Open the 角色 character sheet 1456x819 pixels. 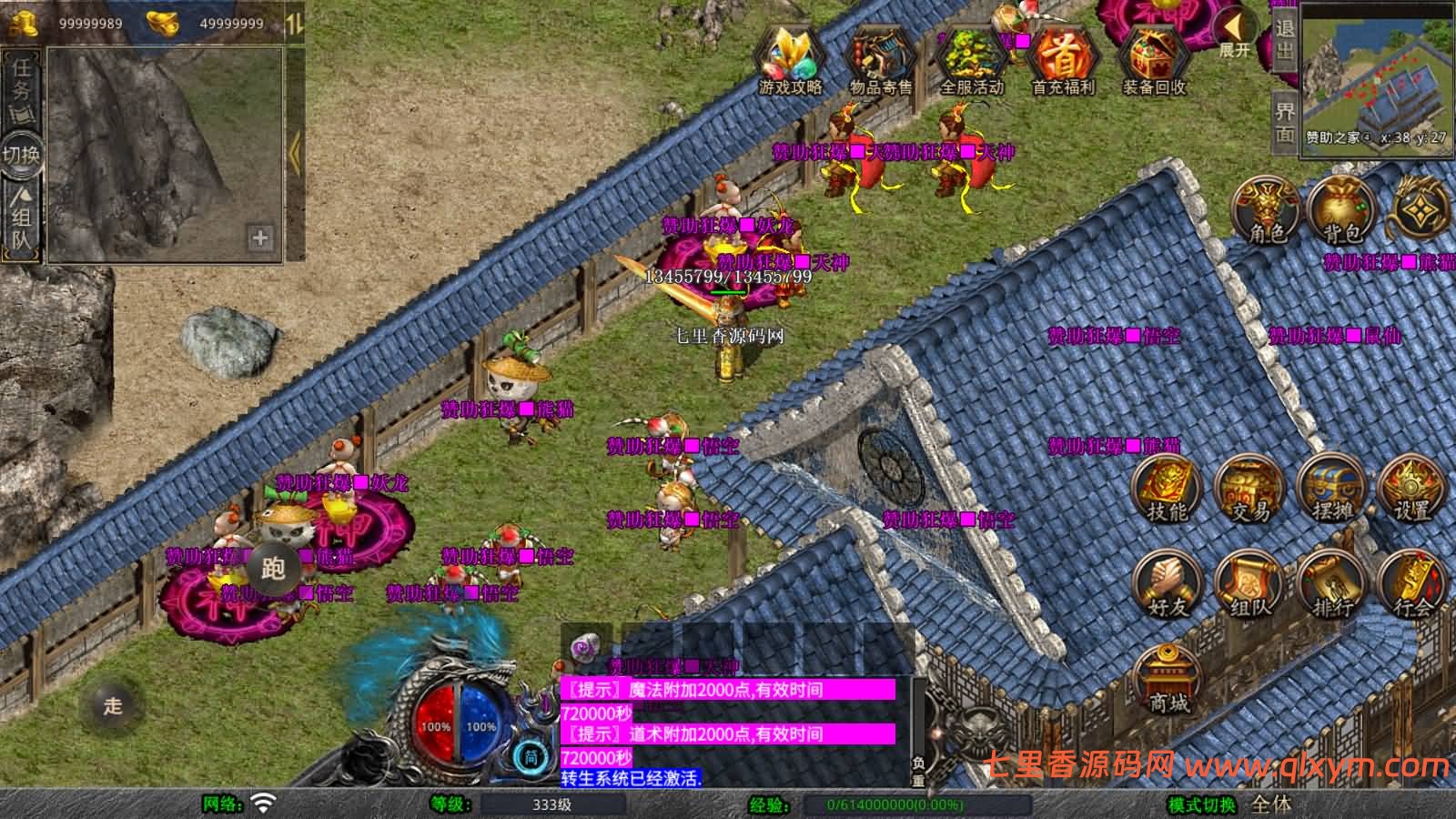[x=1266, y=210]
